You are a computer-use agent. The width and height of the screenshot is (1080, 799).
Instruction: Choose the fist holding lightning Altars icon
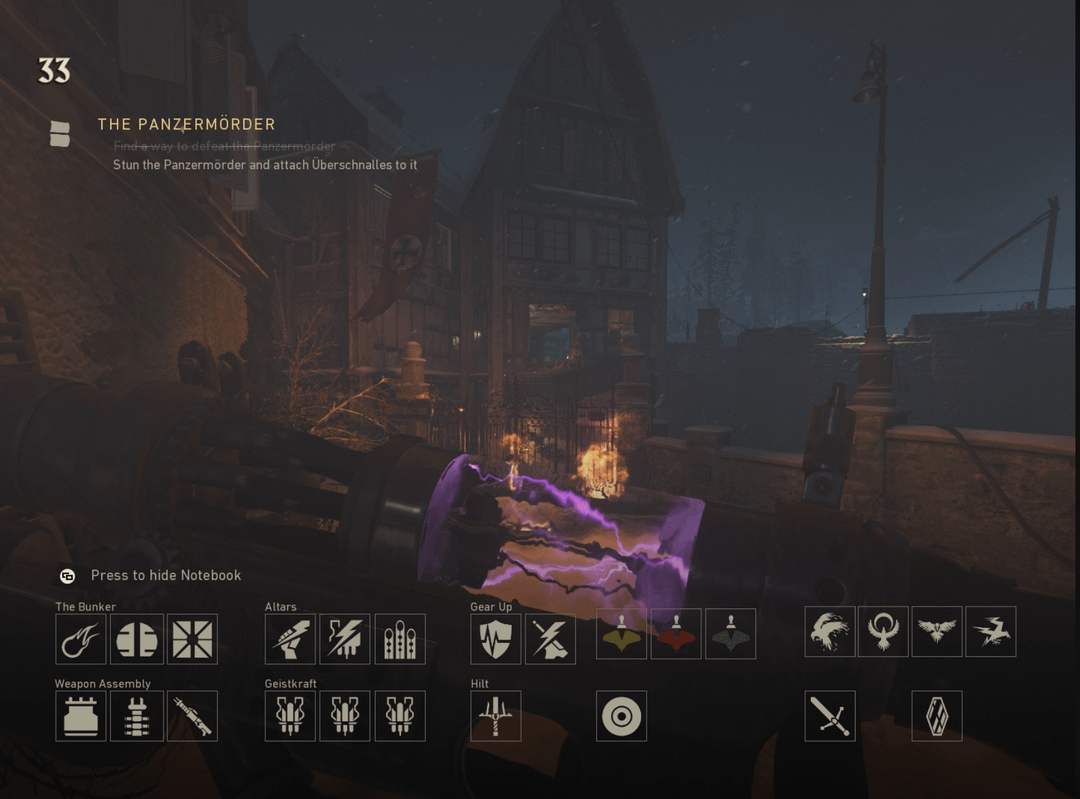(290, 639)
